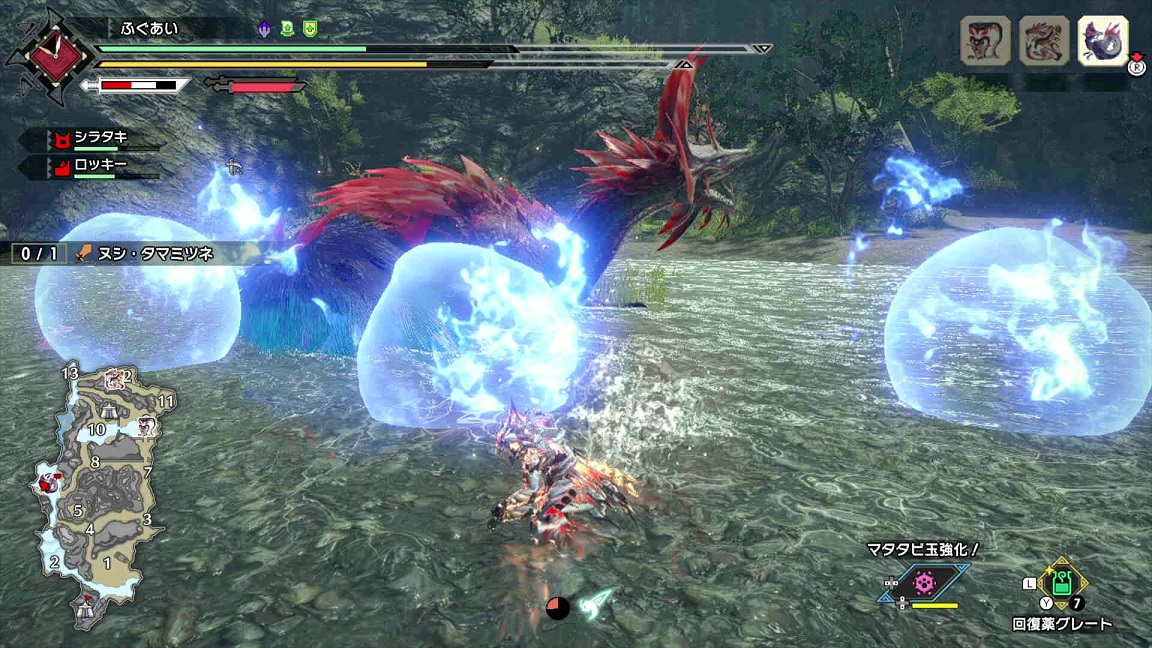Click the red weapon emblem icon
The height and width of the screenshot is (648, 1152).
pos(40,55)
